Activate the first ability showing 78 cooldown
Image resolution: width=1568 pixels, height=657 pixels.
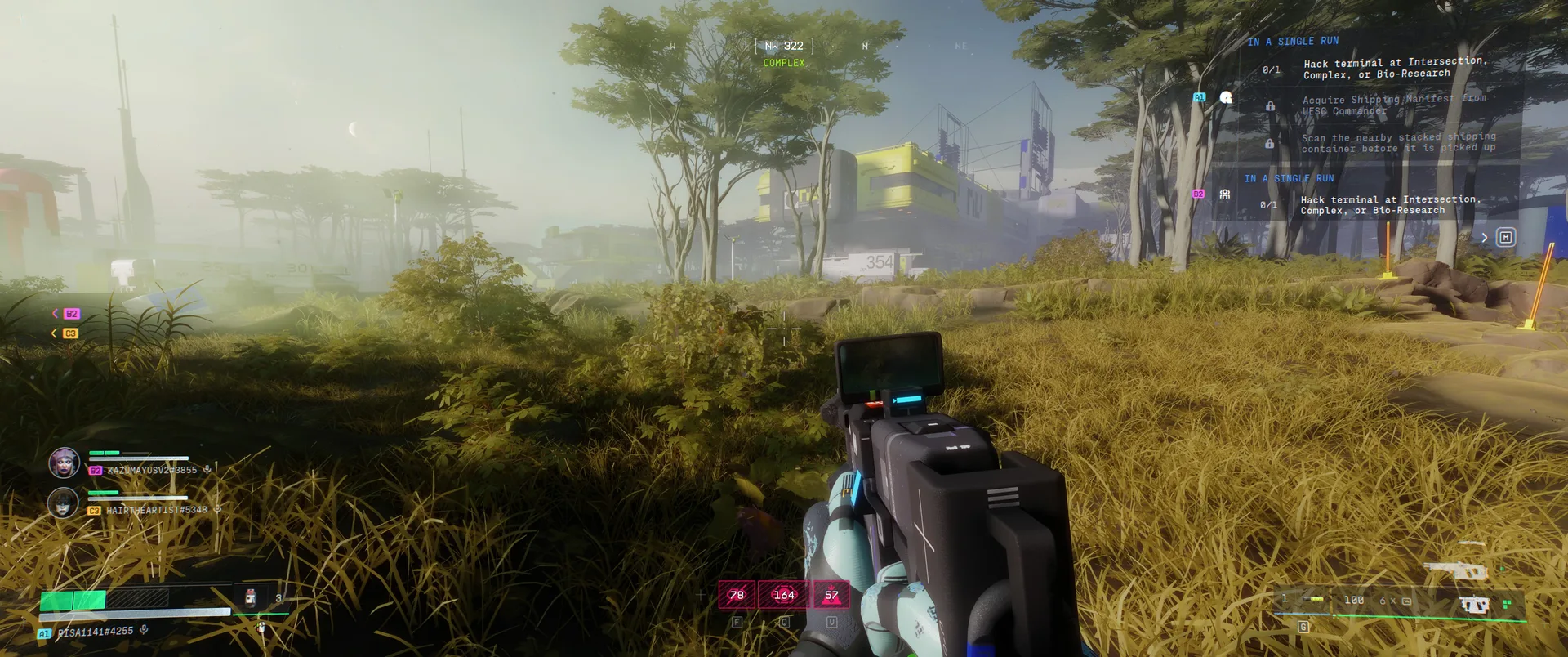[737, 595]
